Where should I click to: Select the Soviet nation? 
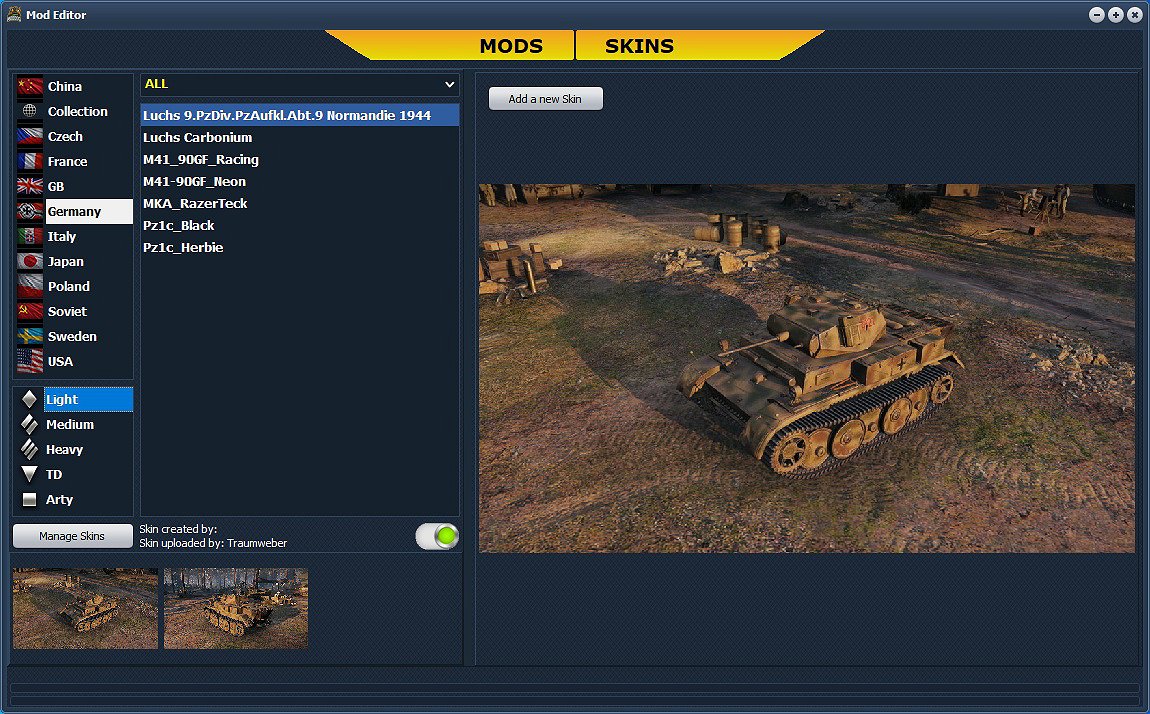tap(67, 312)
